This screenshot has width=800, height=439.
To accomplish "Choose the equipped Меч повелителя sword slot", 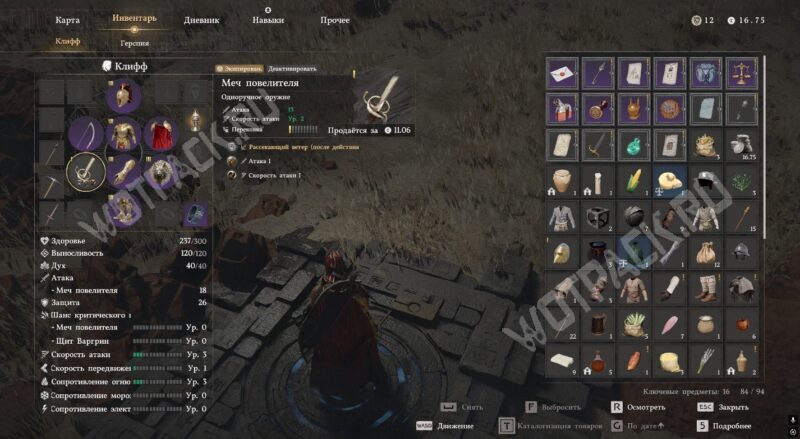I will click(x=87, y=171).
